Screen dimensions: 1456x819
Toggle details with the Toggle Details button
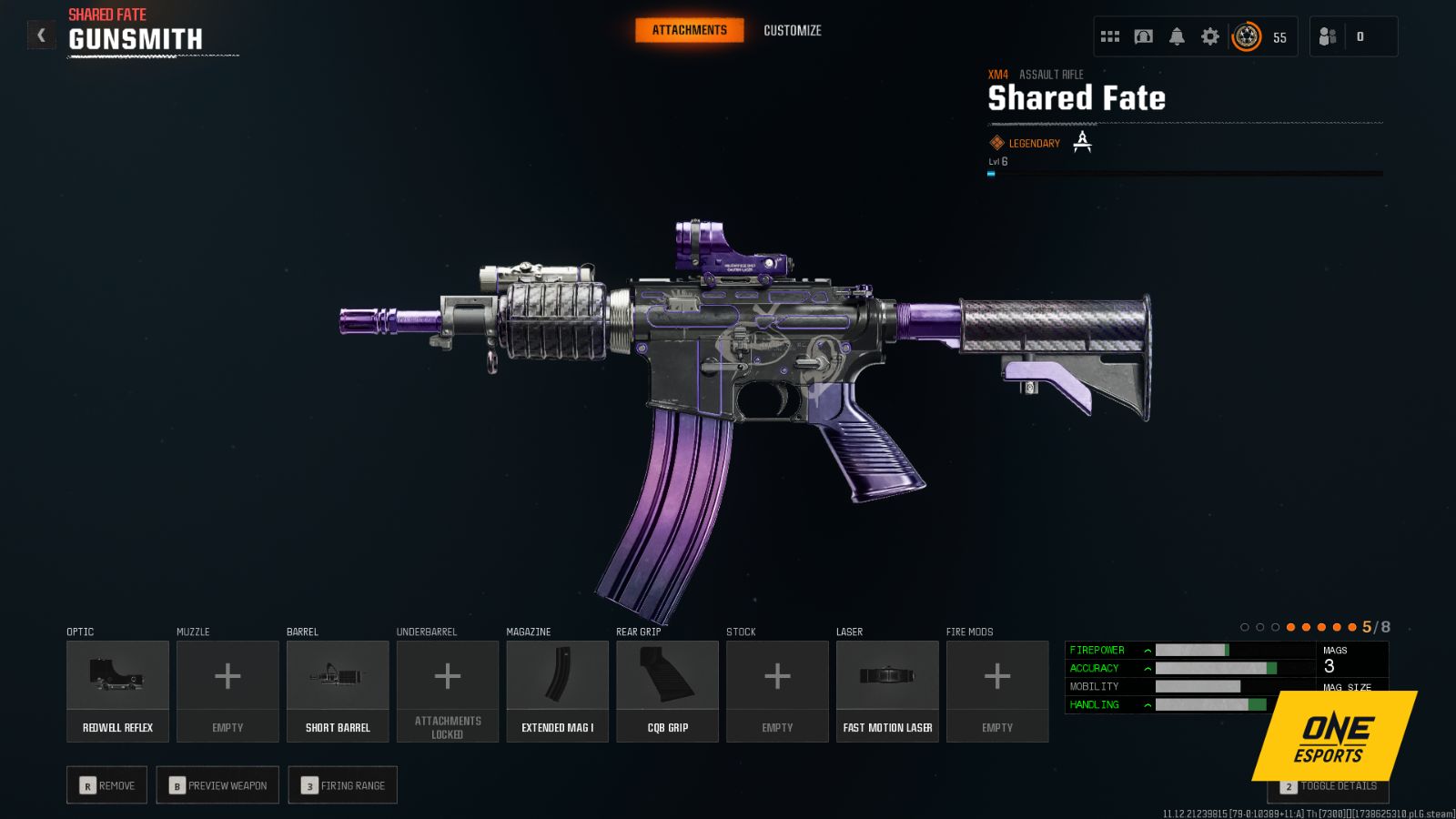tap(1327, 784)
